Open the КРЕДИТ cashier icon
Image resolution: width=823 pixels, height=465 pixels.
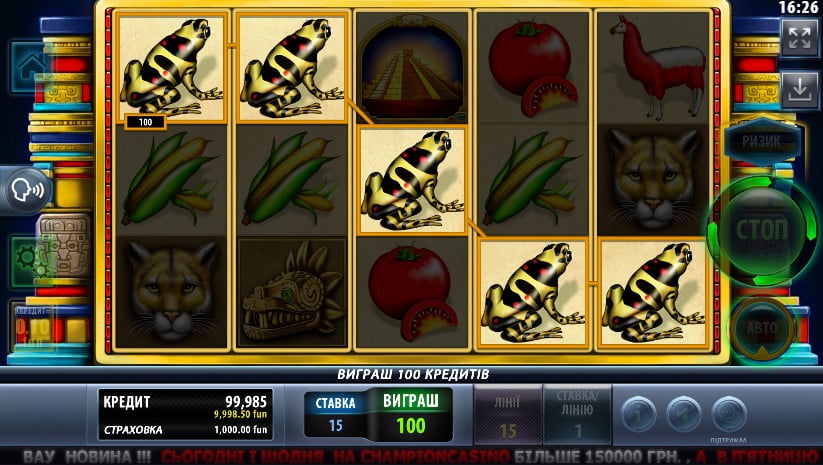pyautogui.click(x=30, y=322)
